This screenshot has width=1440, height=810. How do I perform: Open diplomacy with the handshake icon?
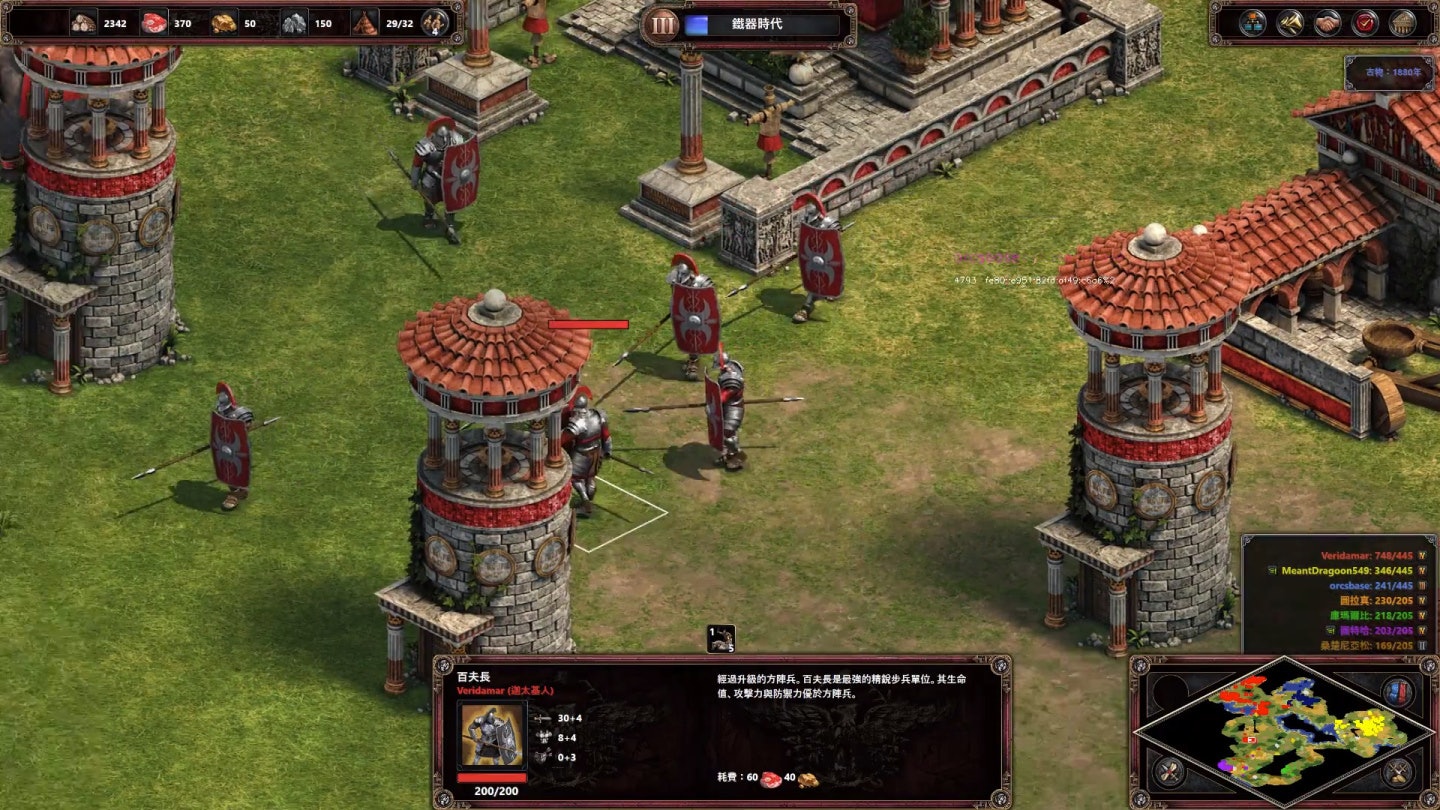(x=1327, y=22)
